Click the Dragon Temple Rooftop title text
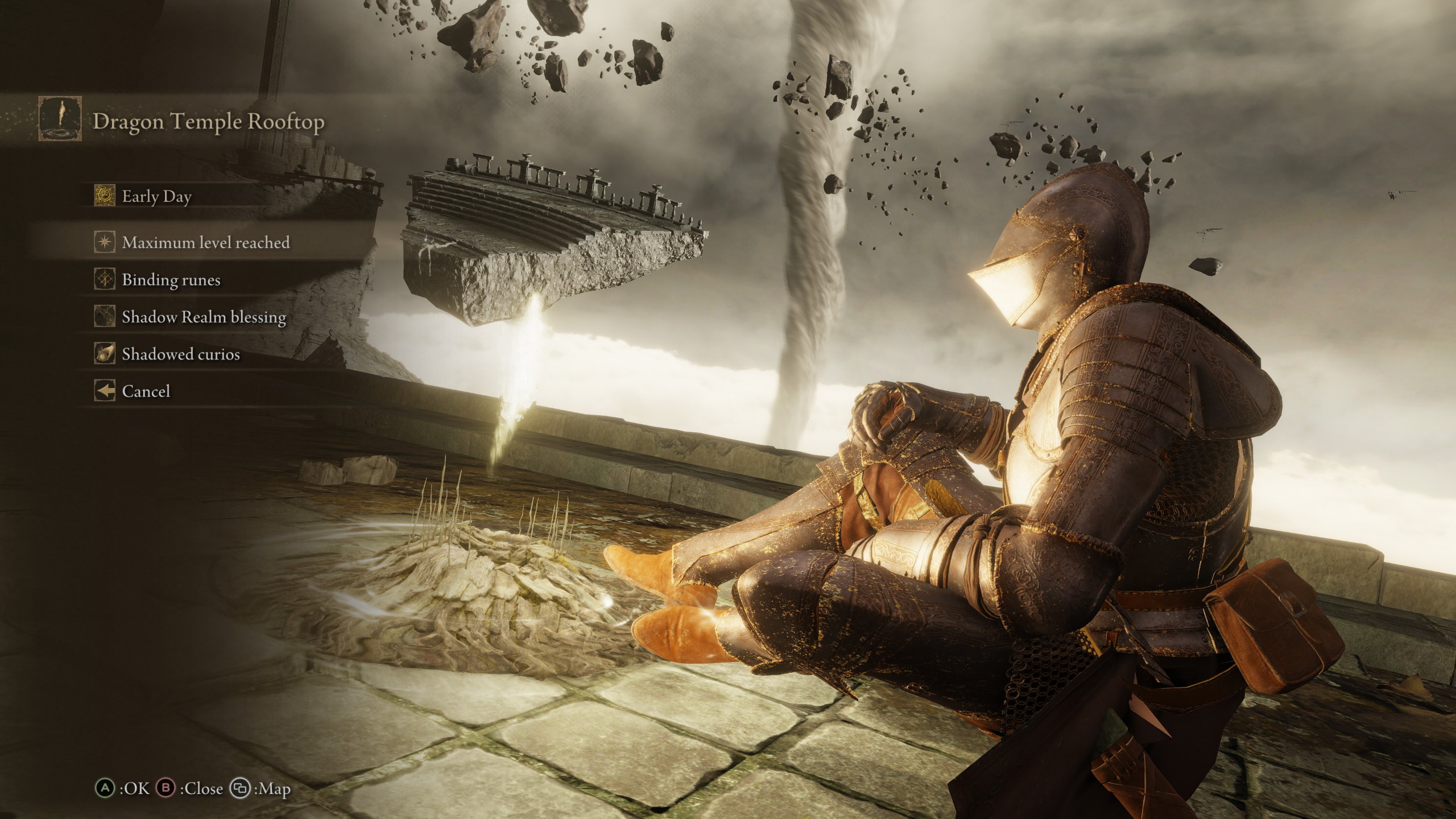 click(208, 121)
